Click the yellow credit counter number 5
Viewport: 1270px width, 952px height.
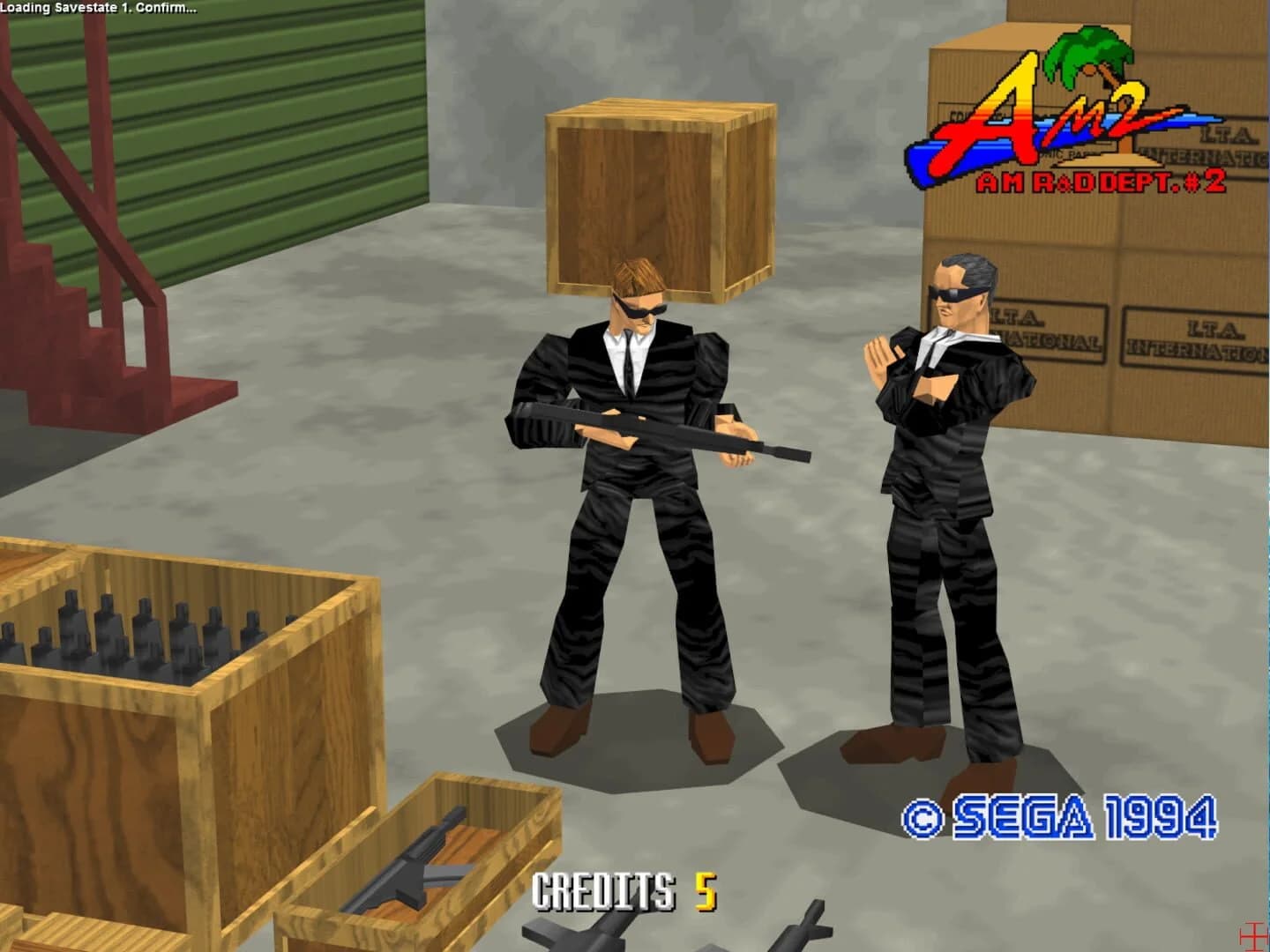point(706,892)
